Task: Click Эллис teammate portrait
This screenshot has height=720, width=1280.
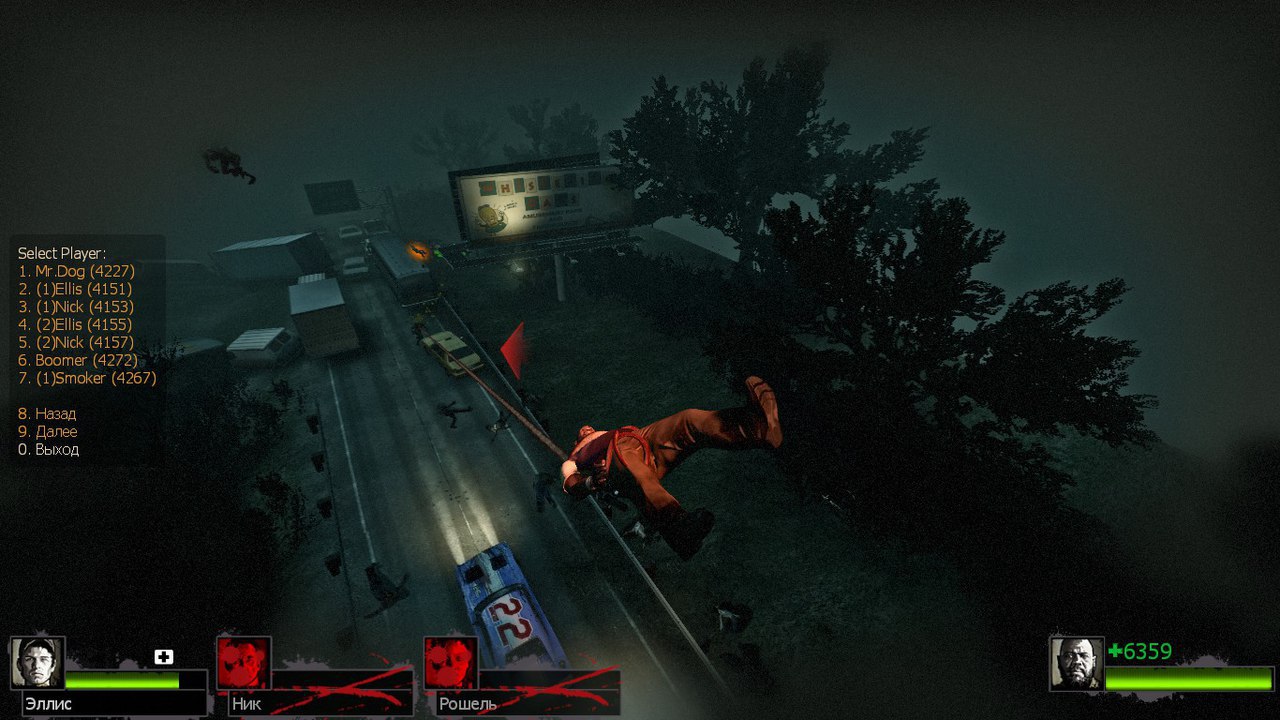Action: pyautogui.click(x=38, y=662)
